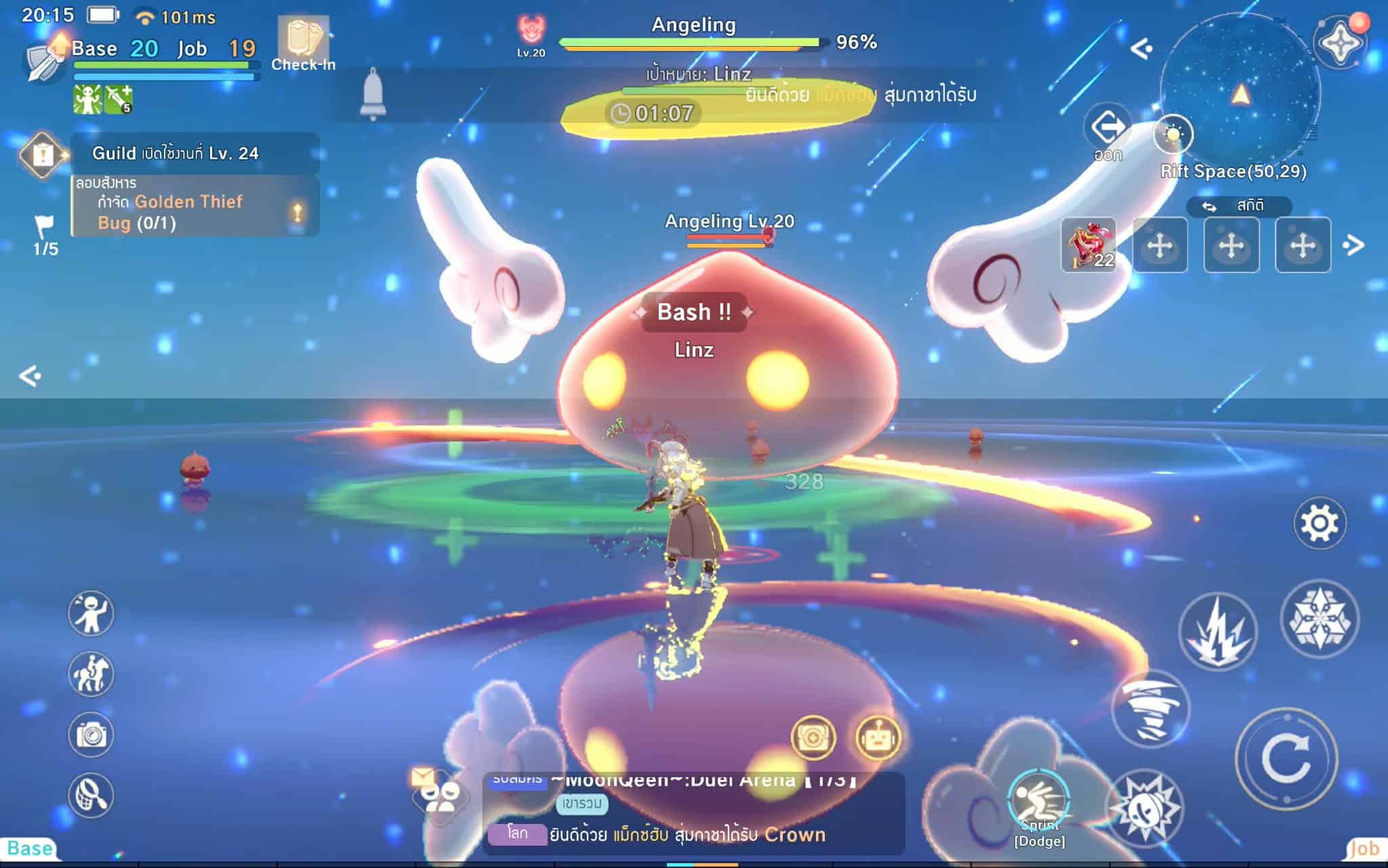Activate the ice crystal skill
The width and height of the screenshot is (1388, 868).
click(x=1319, y=619)
